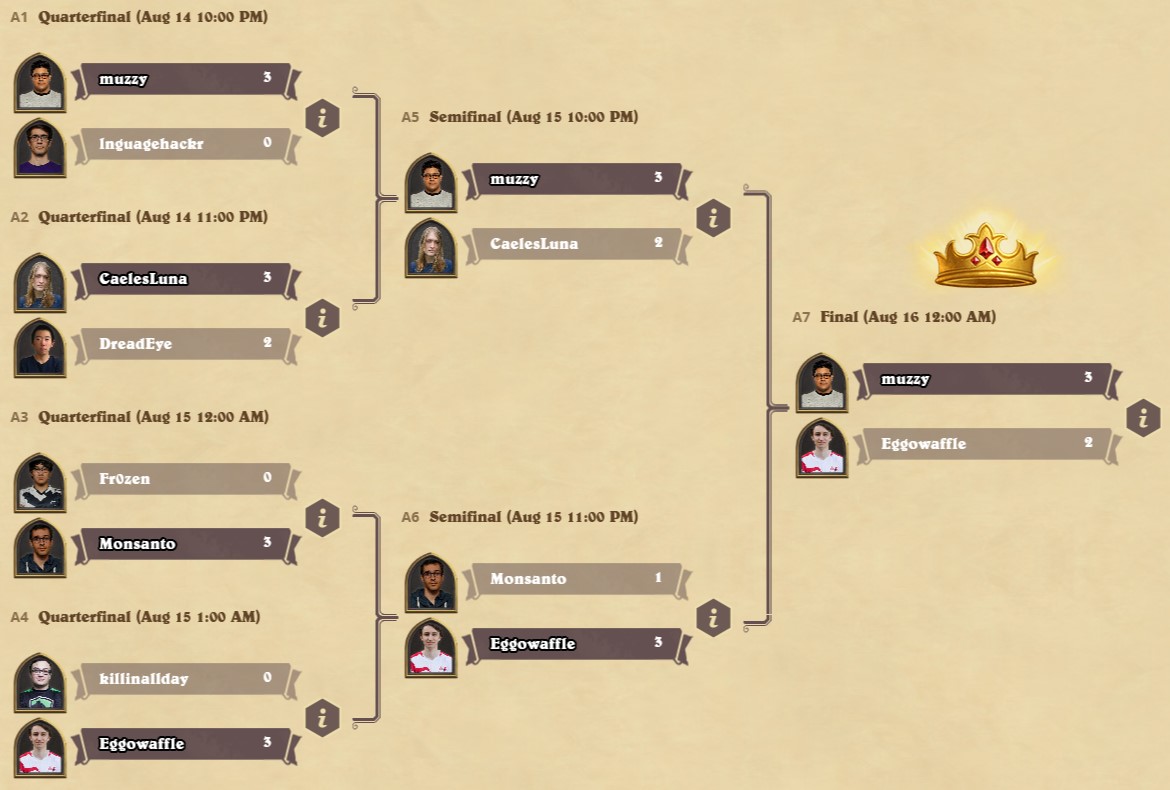
Task: Open info button for the Final match
Action: (x=1143, y=418)
